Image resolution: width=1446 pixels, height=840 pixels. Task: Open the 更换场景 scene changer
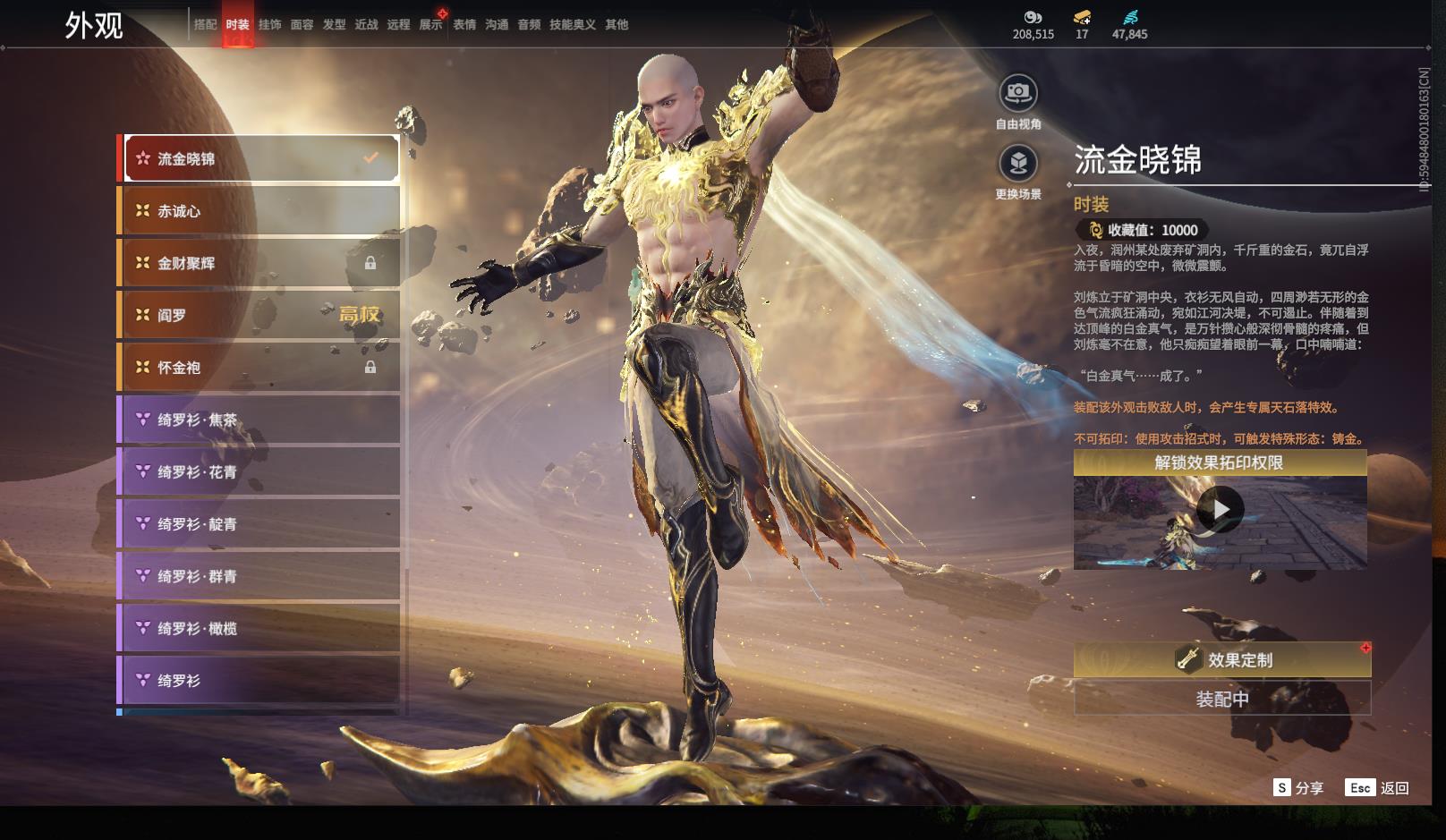(1018, 164)
